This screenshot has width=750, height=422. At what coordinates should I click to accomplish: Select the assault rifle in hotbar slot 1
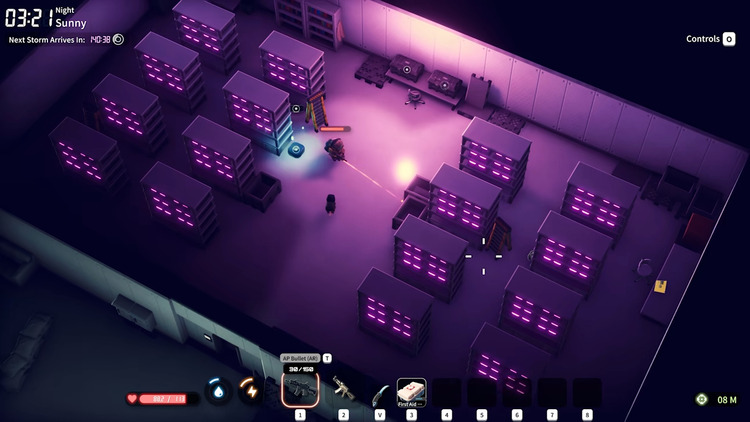pos(300,389)
